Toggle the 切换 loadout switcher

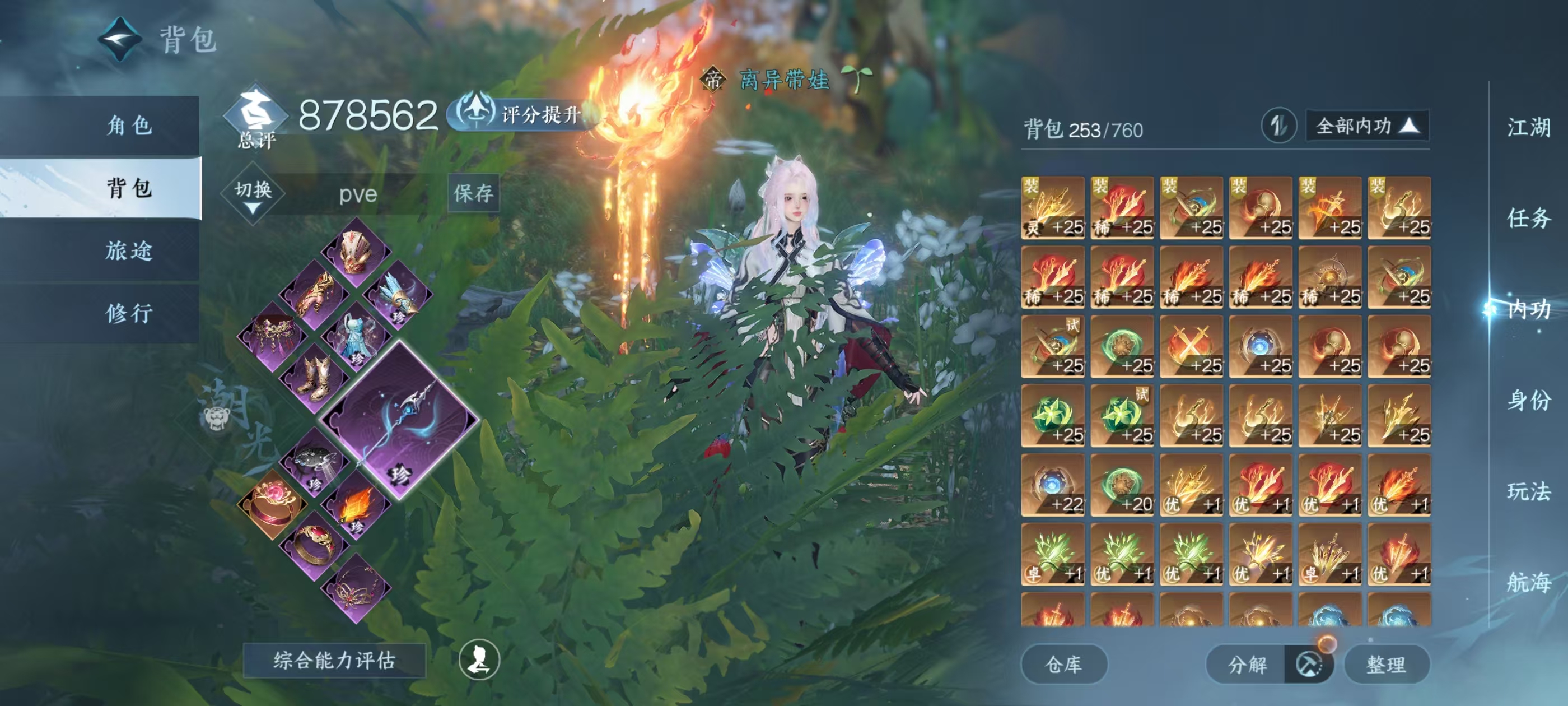click(x=253, y=194)
